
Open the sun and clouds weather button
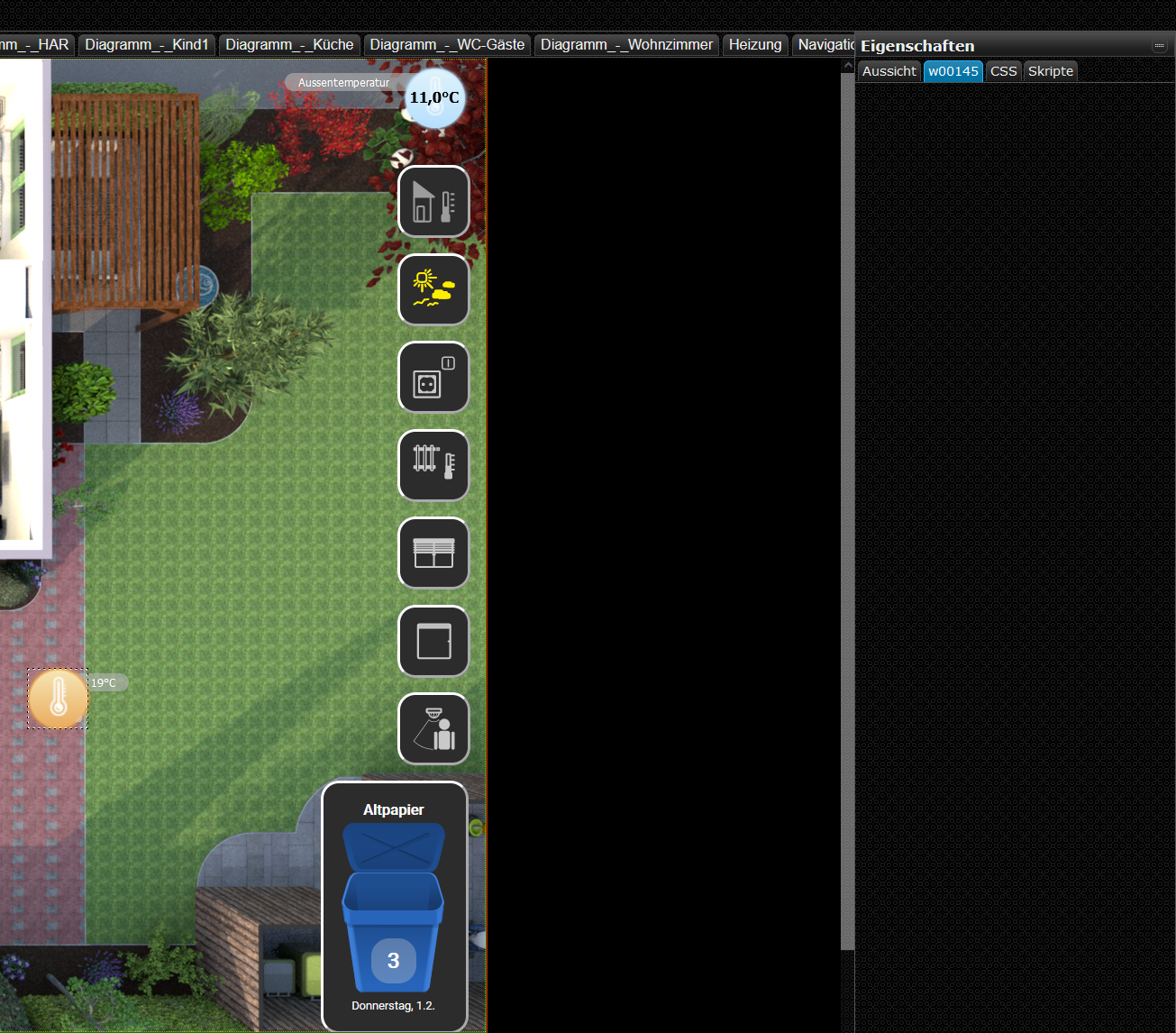point(433,289)
